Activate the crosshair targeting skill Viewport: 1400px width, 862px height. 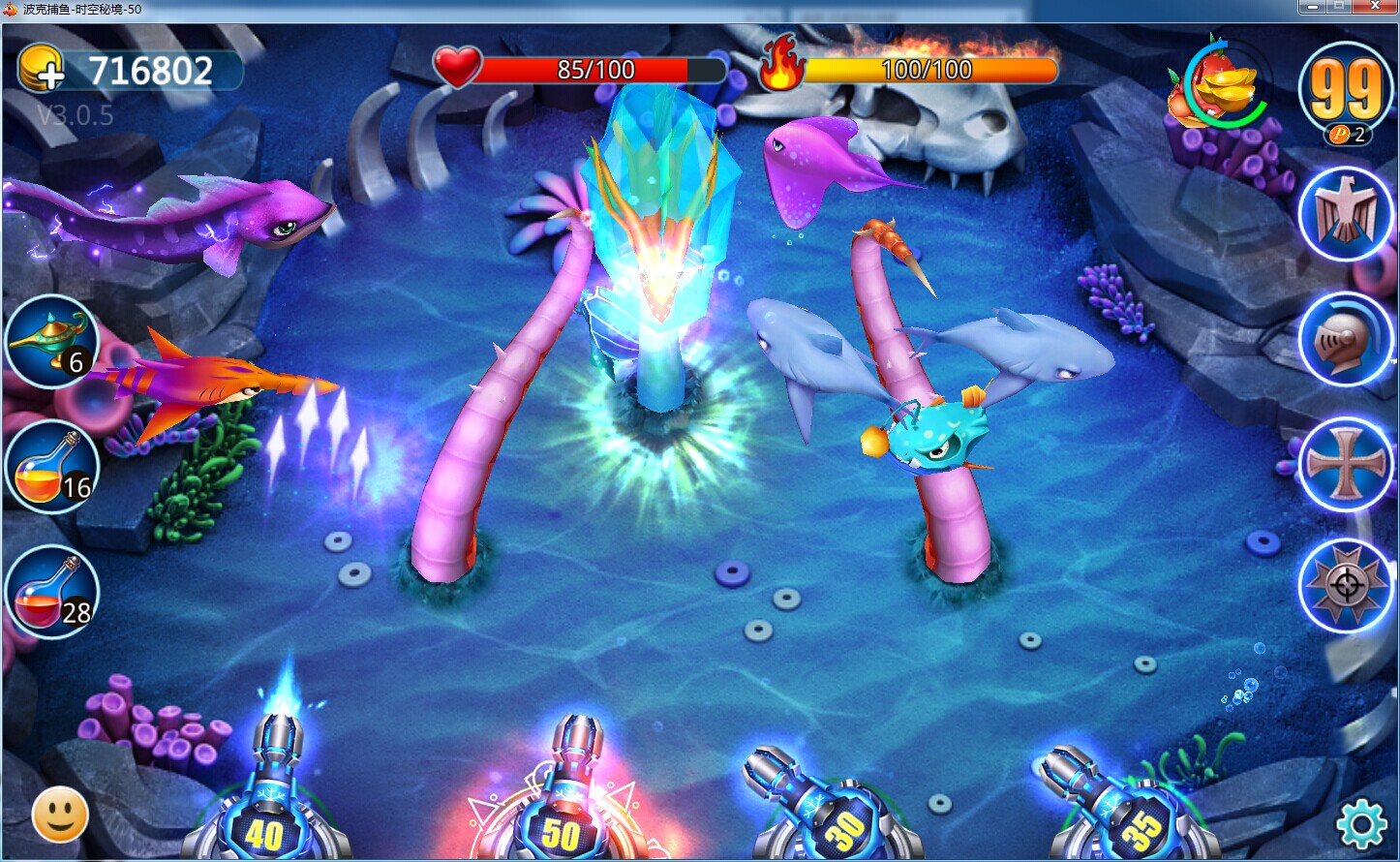(1345, 585)
